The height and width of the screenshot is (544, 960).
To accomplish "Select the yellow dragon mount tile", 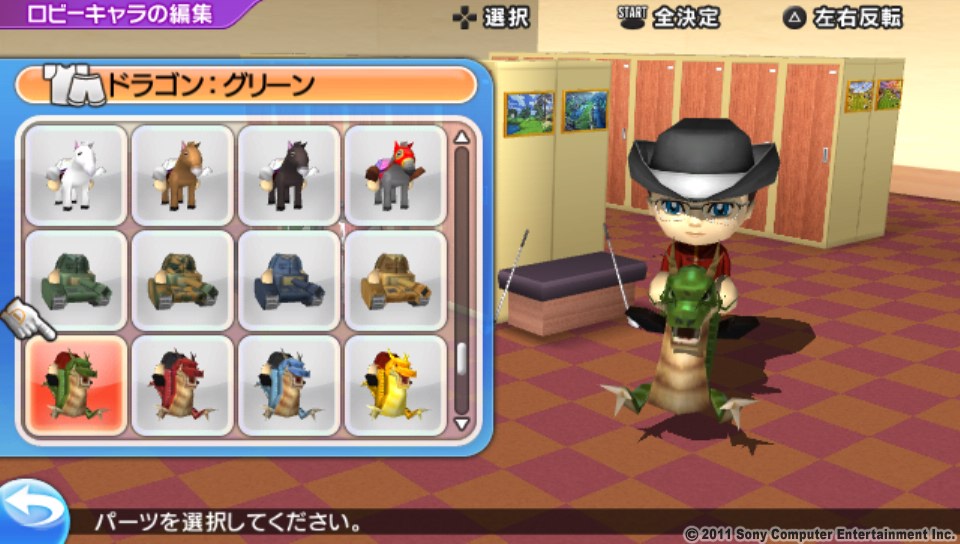I will [x=396, y=386].
